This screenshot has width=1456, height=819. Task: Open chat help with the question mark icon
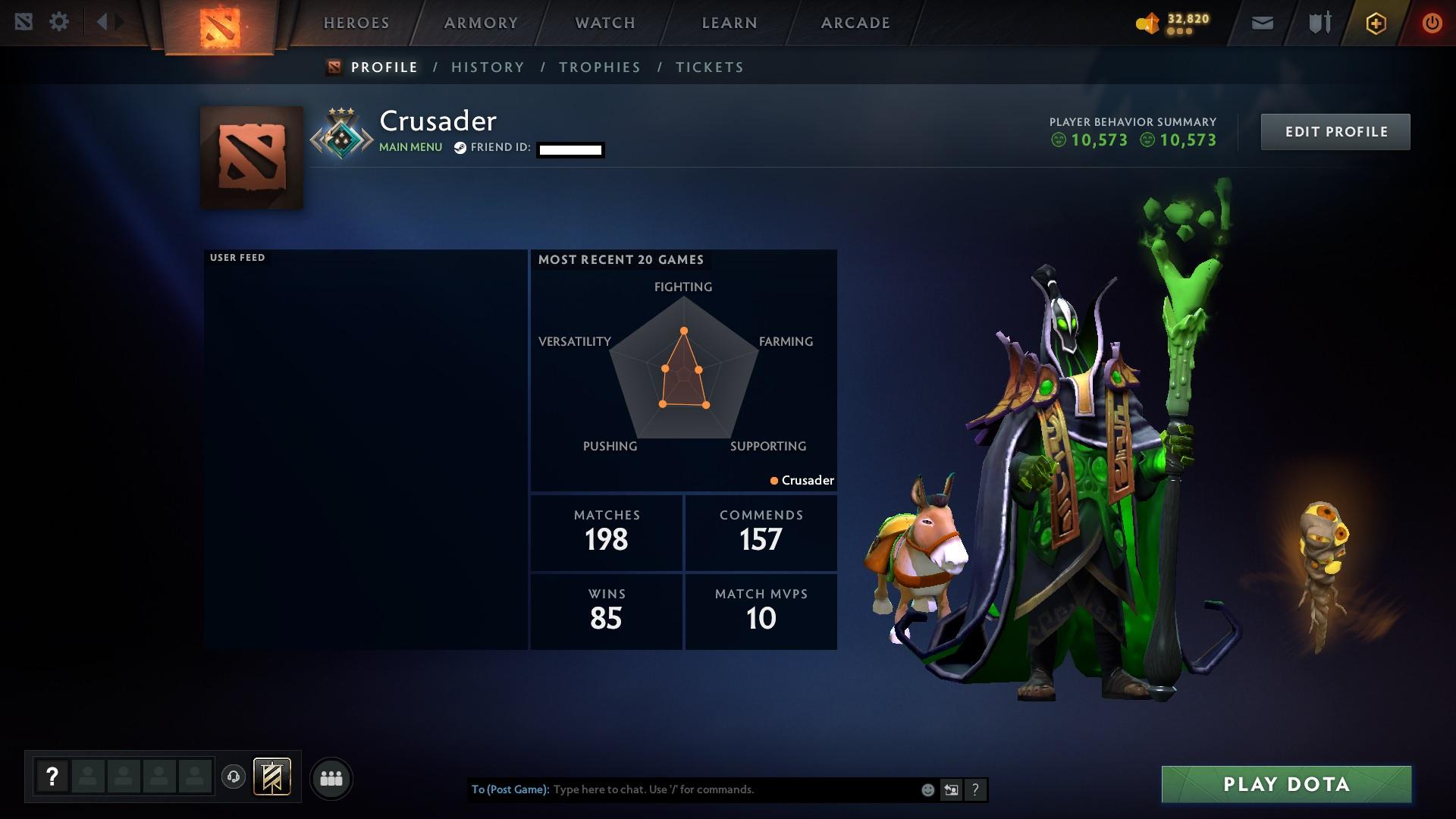(x=975, y=789)
